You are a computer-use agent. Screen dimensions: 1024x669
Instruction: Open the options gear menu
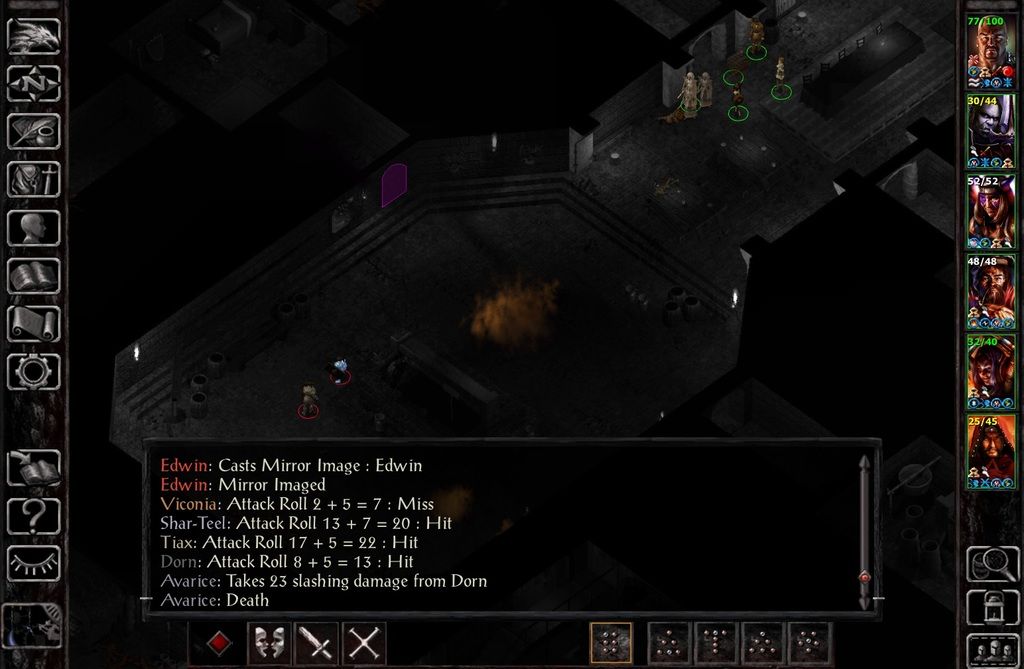(33, 372)
